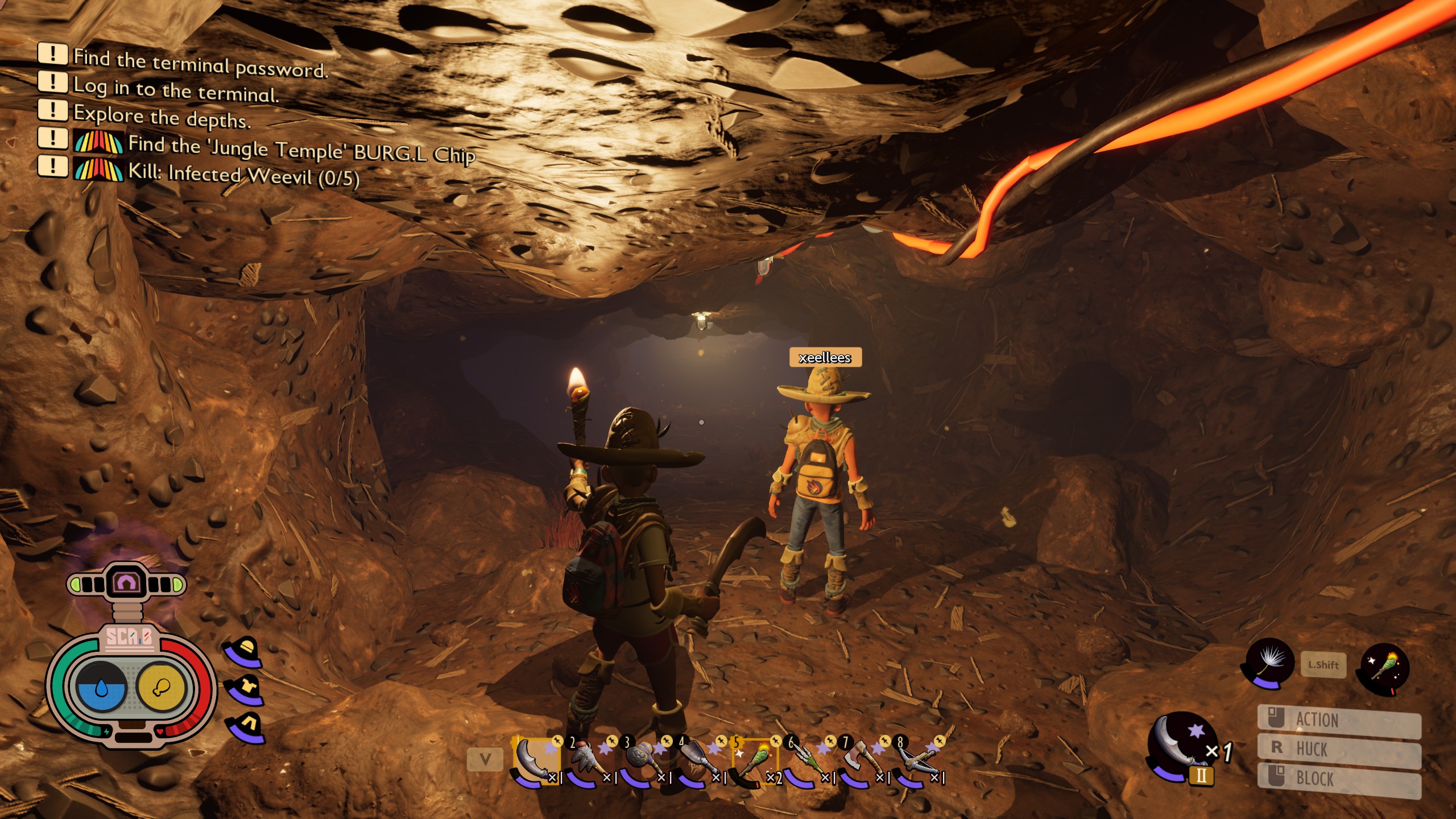Open the 'Log in to the terminal' objective
The height and width of the screenshot is (819, 1456).
(176, 90)
